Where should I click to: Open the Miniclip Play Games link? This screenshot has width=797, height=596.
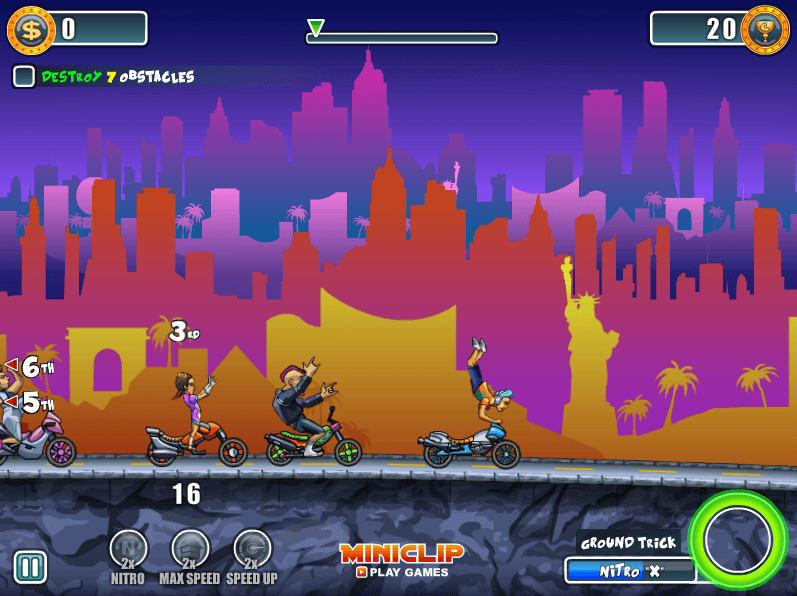coord(402,560)
